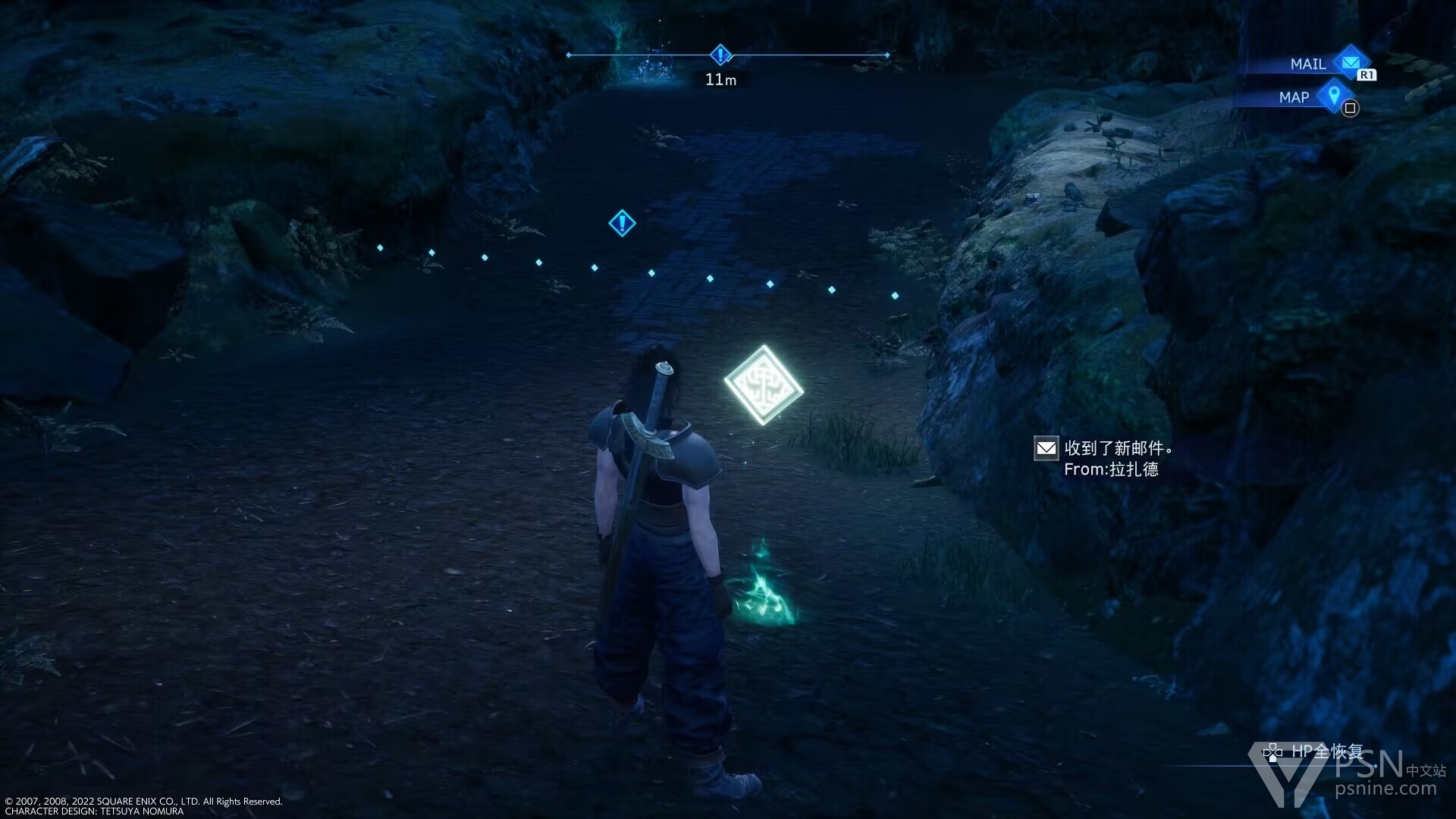The height and width of the screenshot is (819, 1456).
Task: Click the objective marker on the compass bar
Action: click(x=720, y=55)
